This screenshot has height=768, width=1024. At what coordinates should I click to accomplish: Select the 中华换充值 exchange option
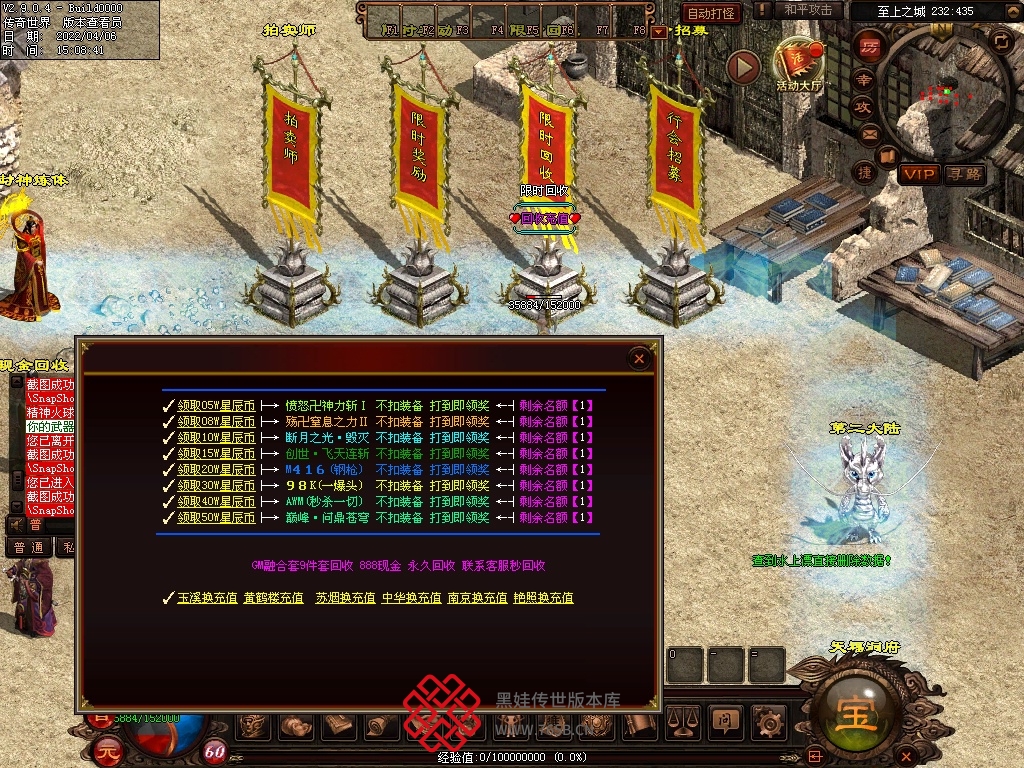(411, 598)
